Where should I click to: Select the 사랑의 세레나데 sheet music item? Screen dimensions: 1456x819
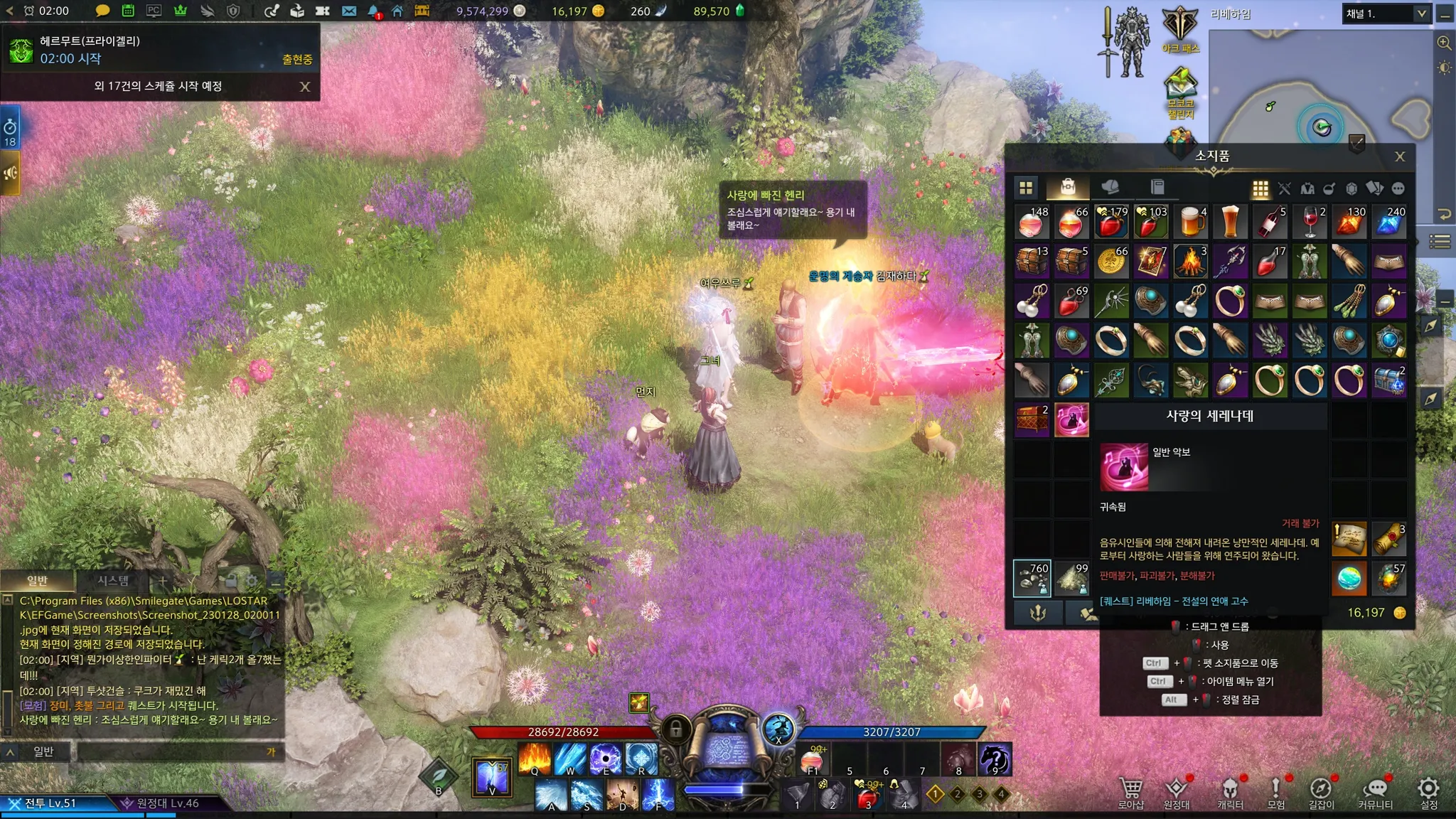[1071, 420]
